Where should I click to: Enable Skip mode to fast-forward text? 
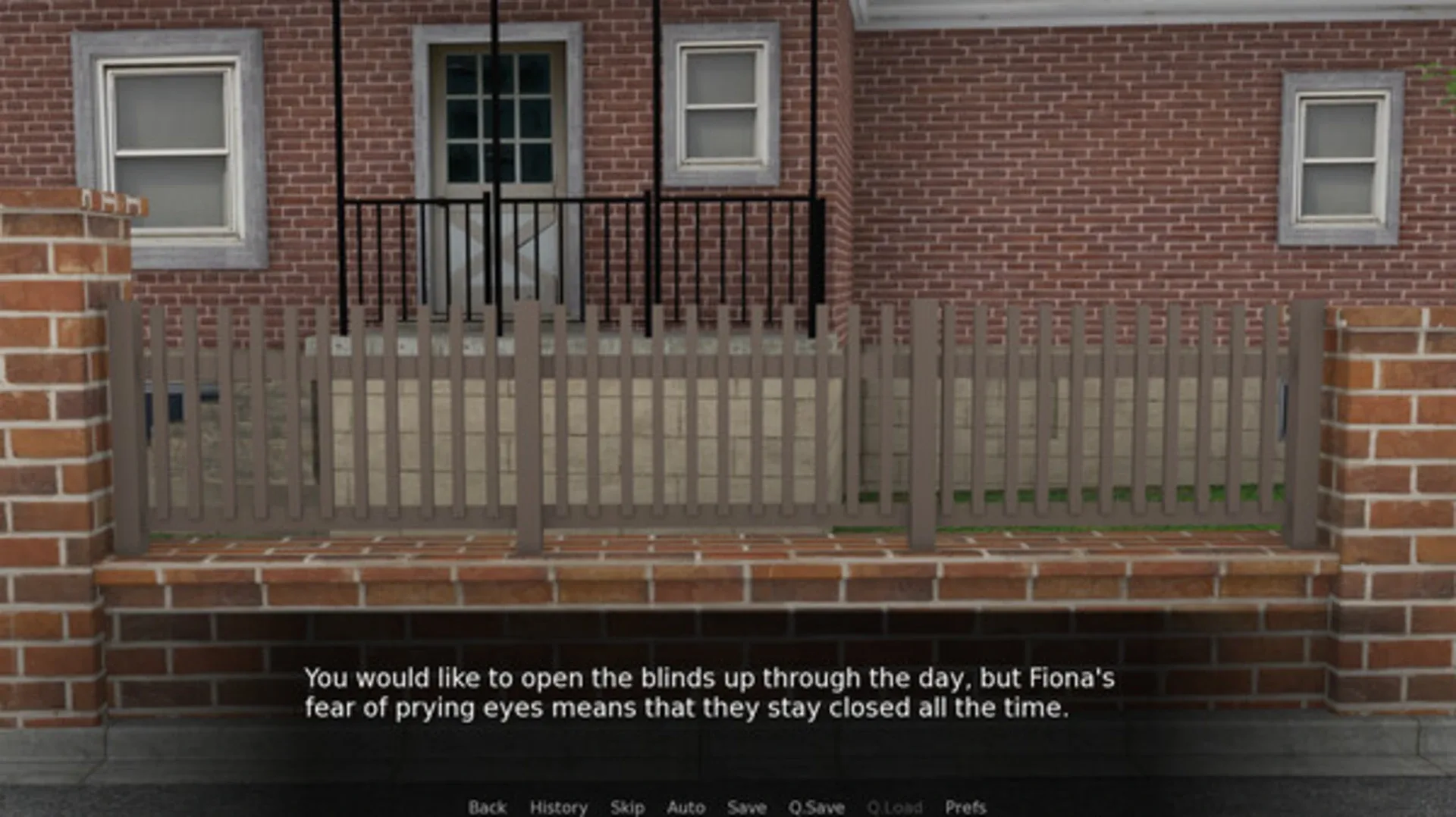(629, 808)
